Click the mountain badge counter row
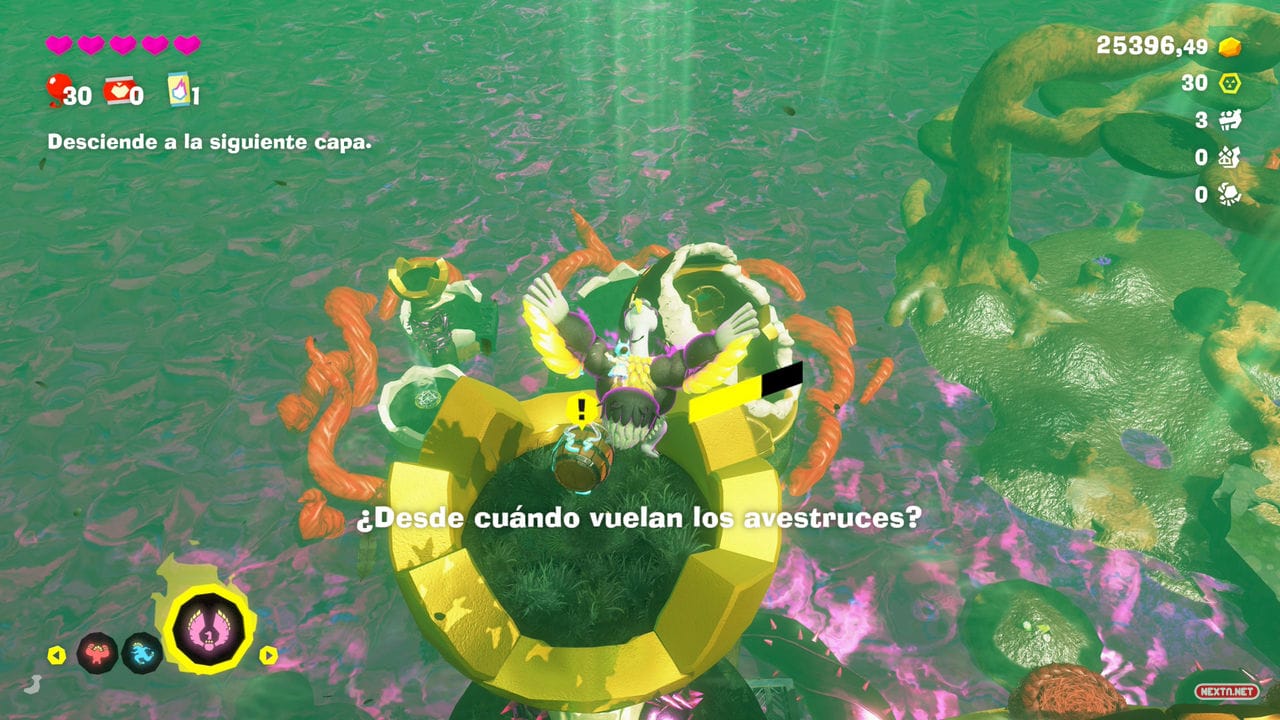 coord(1229,156)
